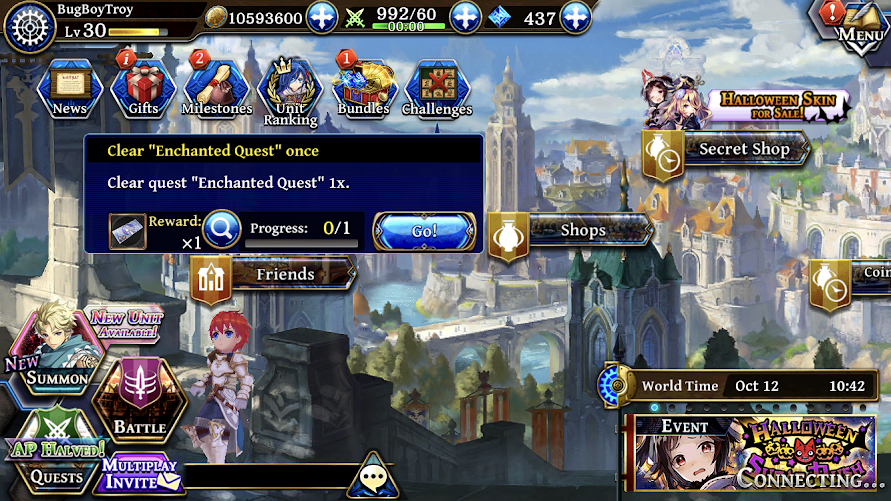Open Unit Ranking
Viewport: 891px width, 501px height.
pos(291,92)
